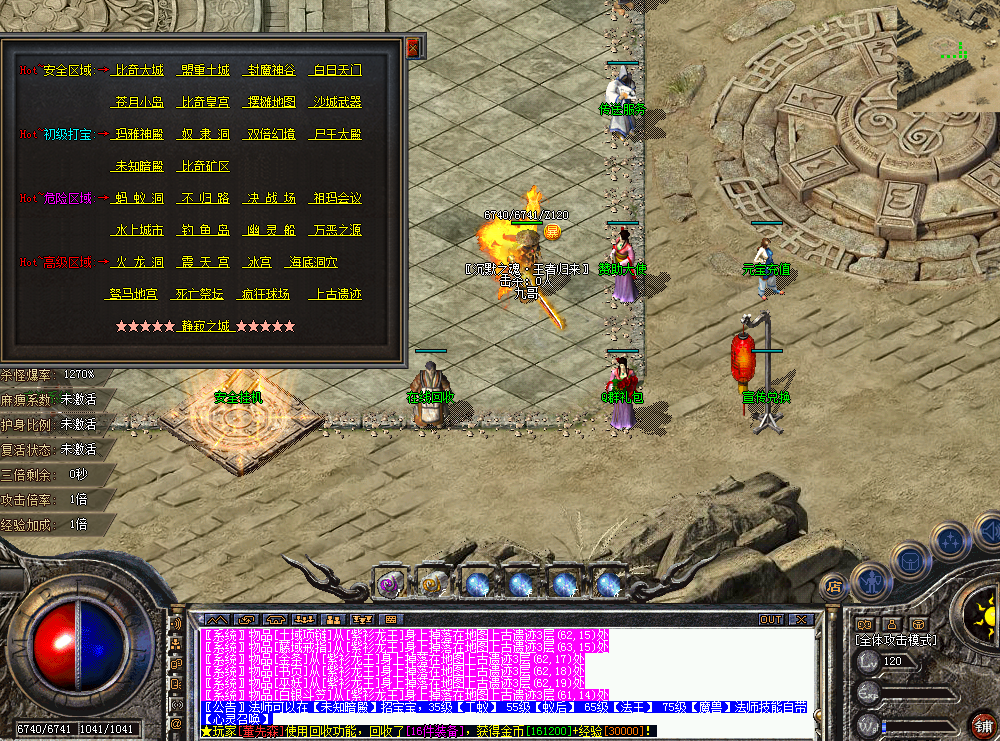Enter 玛雅神殿 treasure zone

(139, 134)
